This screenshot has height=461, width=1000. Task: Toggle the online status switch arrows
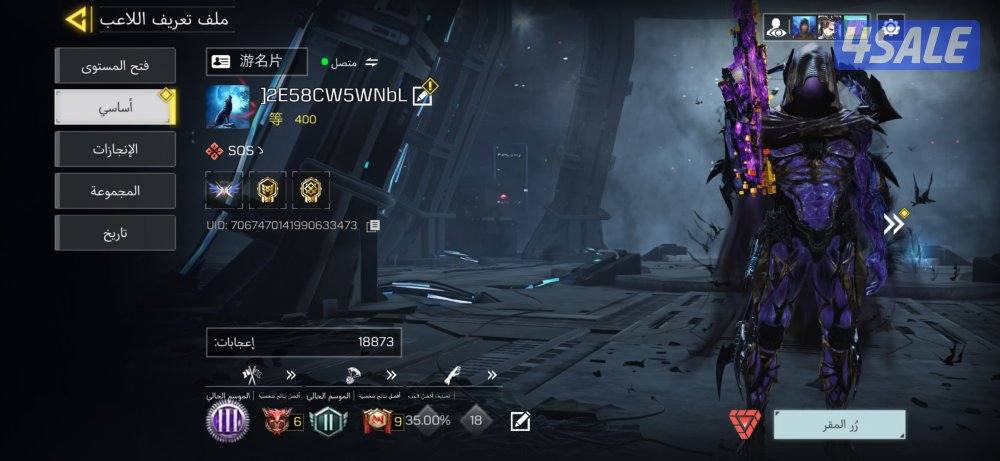click(372, 62)
